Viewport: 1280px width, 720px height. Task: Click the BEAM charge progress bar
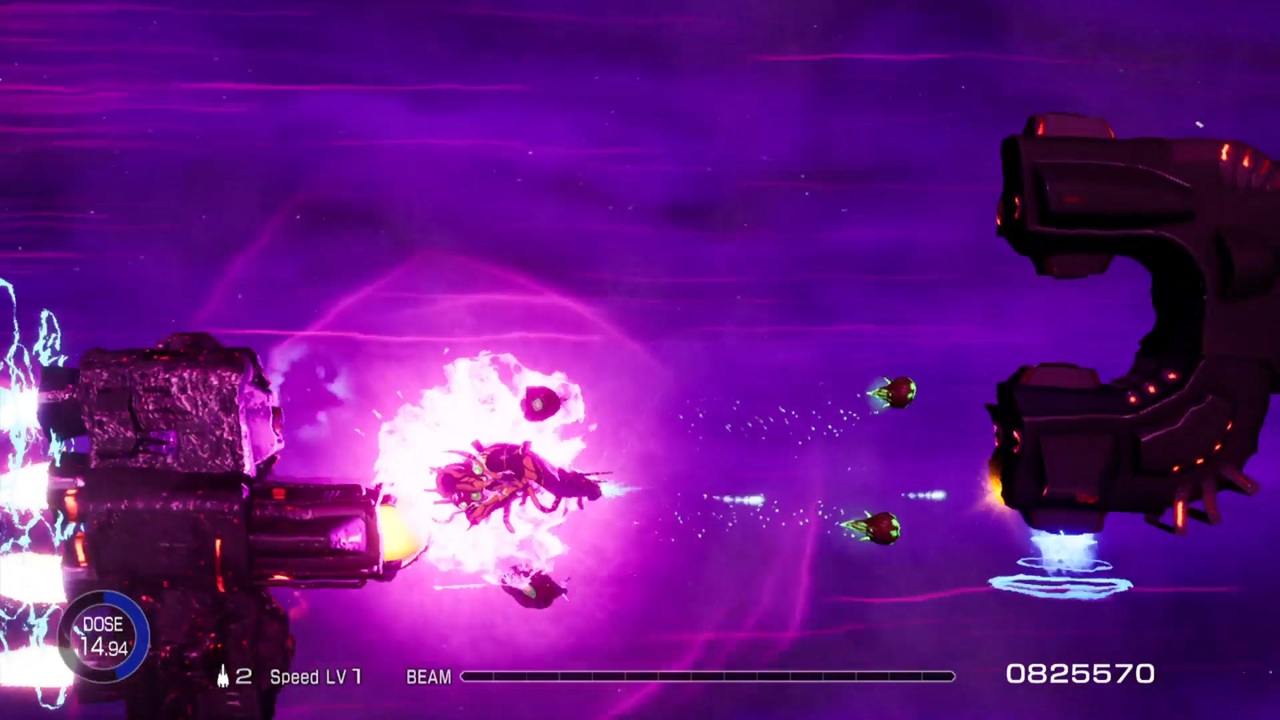pyautogui.click(x=705, y=677)
